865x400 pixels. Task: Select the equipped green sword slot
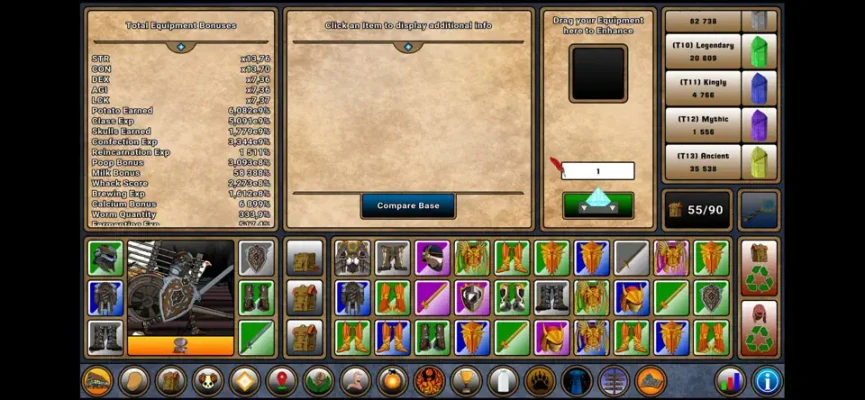[x=256, y=337]
